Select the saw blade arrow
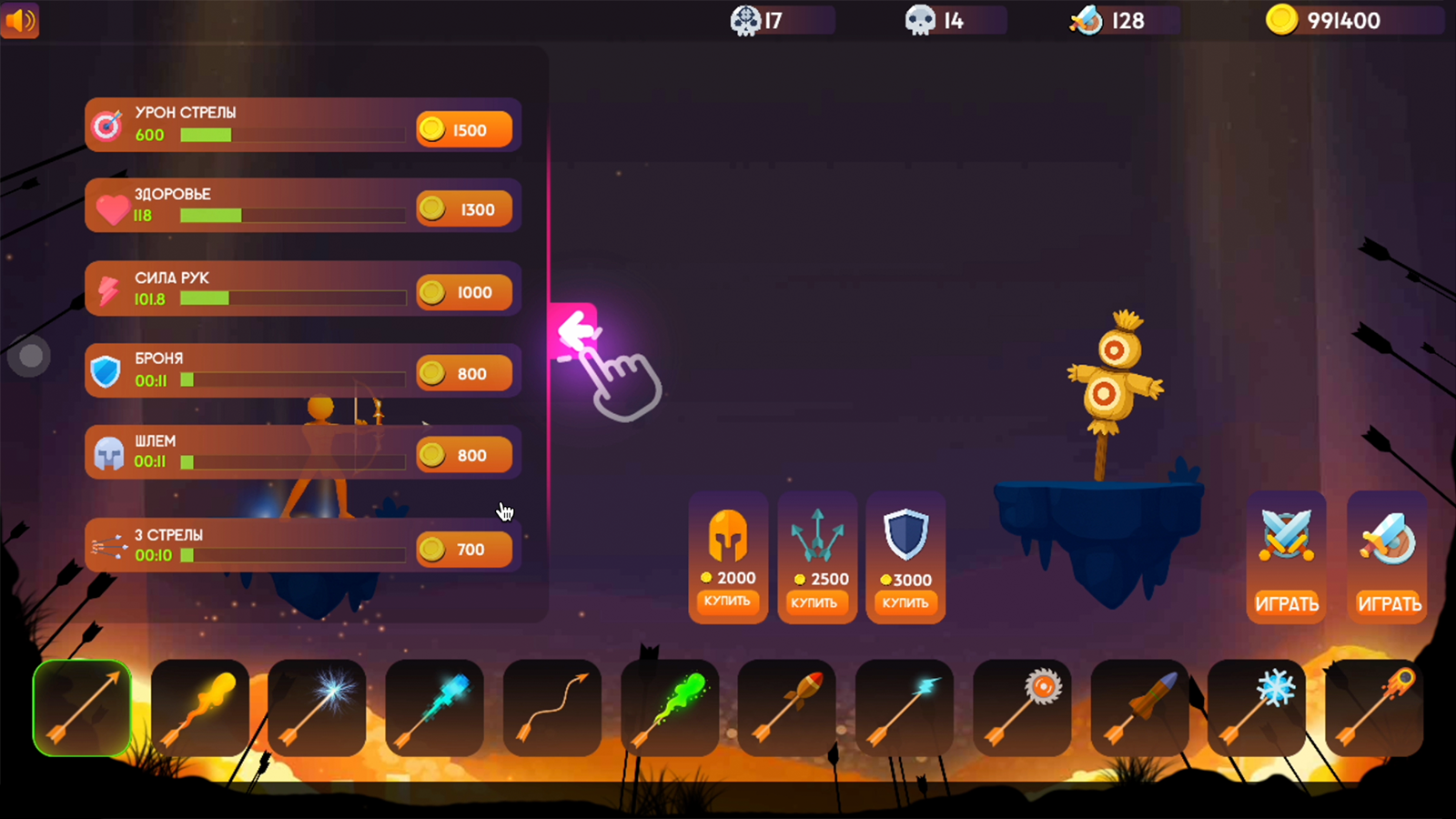This screenshot has width=1456, height=819. click(1021, 708)
